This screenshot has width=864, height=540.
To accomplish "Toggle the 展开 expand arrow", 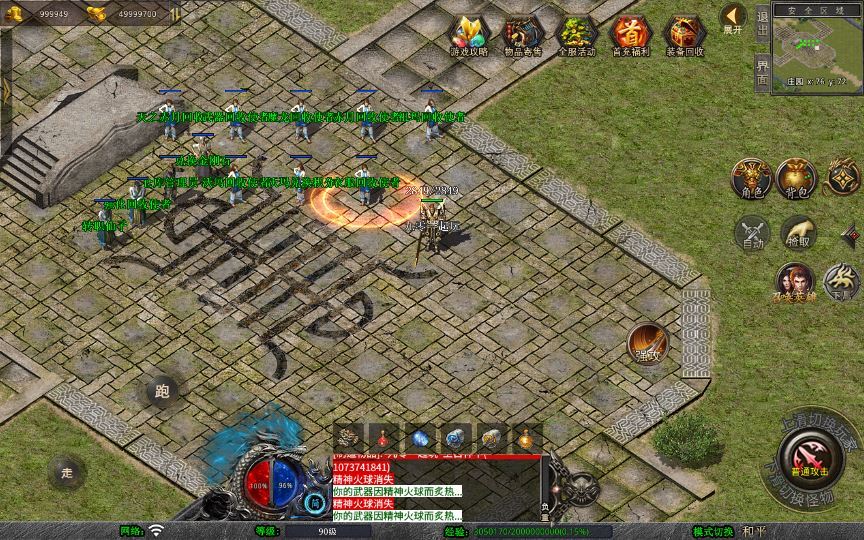I will (733, 18).
